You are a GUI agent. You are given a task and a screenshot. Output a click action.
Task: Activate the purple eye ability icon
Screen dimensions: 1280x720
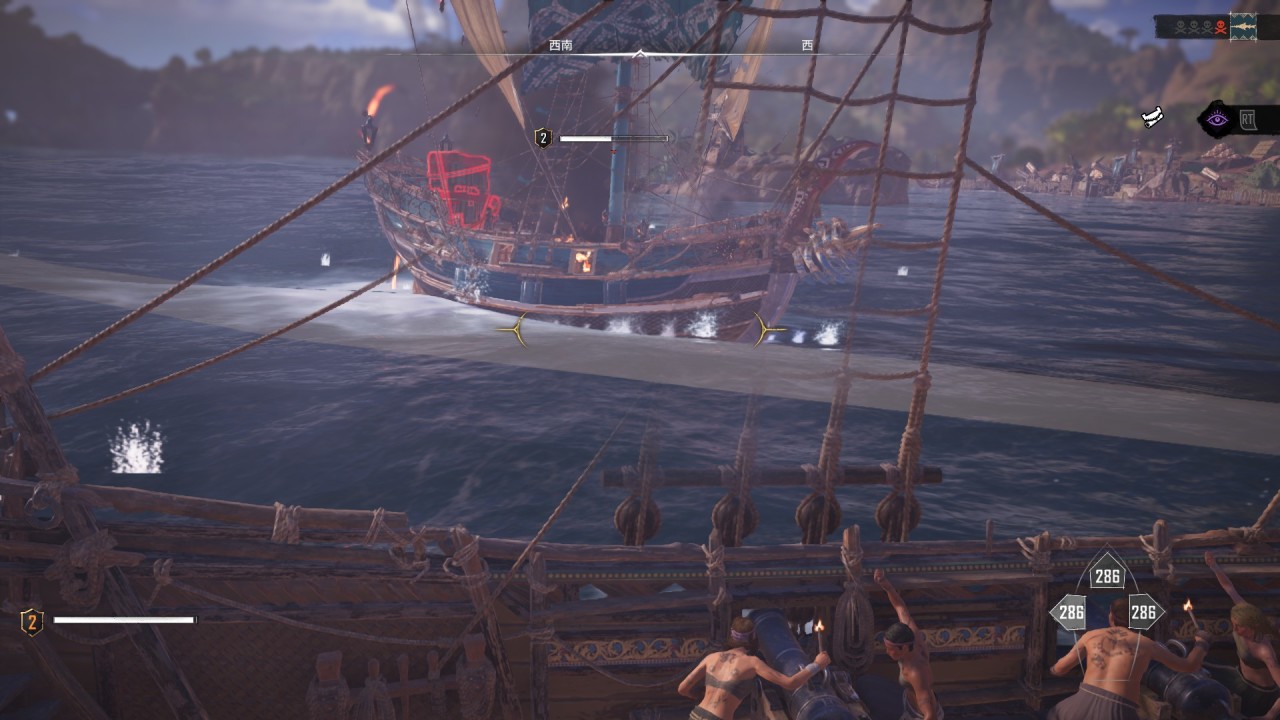point(1217,121)
